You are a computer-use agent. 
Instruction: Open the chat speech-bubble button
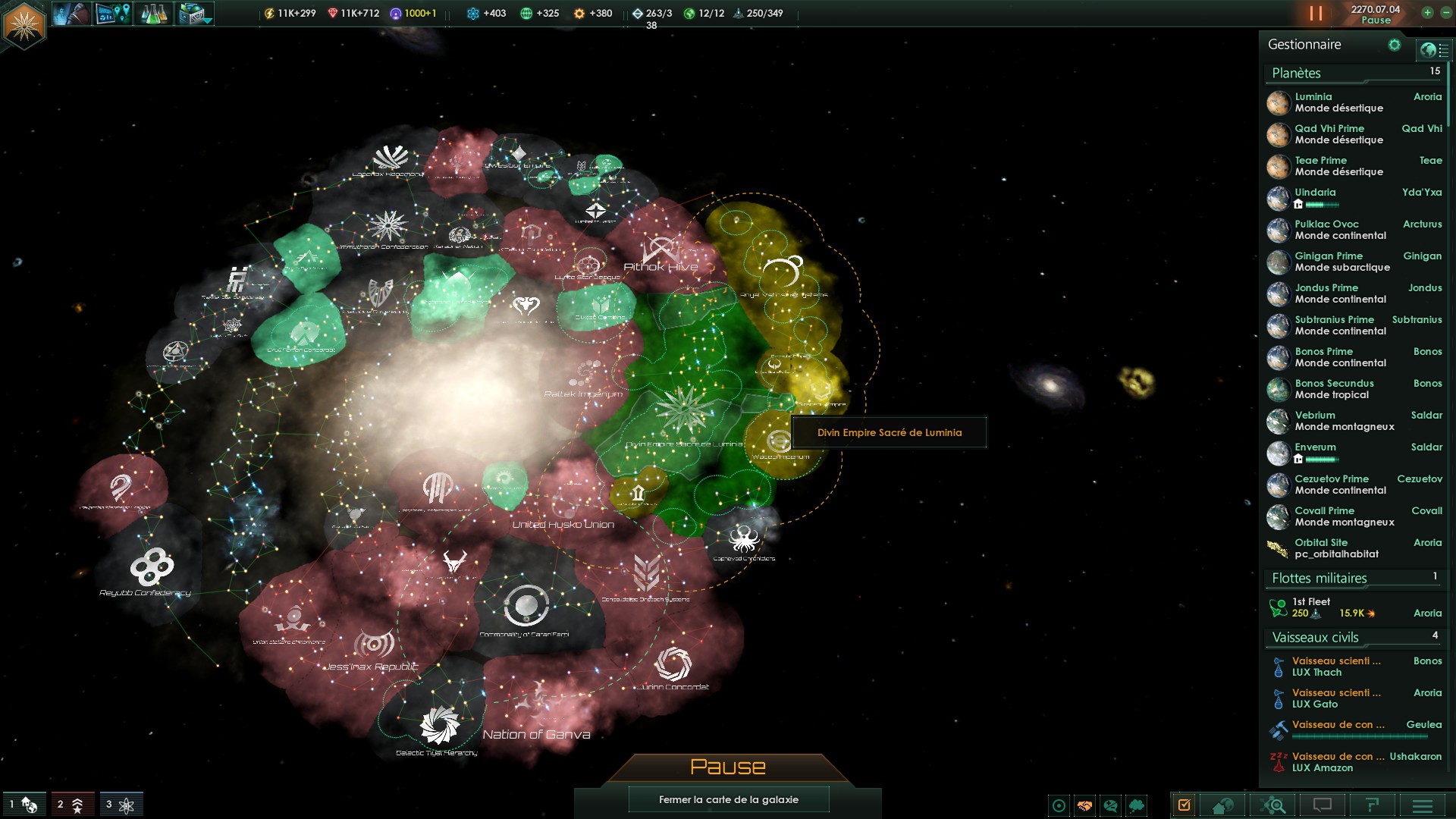(x=1322, y=805)
